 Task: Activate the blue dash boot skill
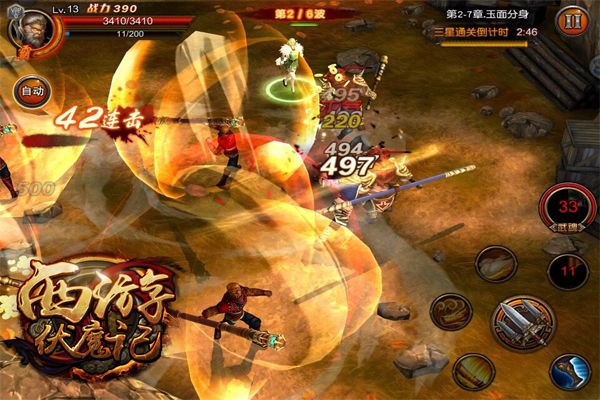point(570,371)
